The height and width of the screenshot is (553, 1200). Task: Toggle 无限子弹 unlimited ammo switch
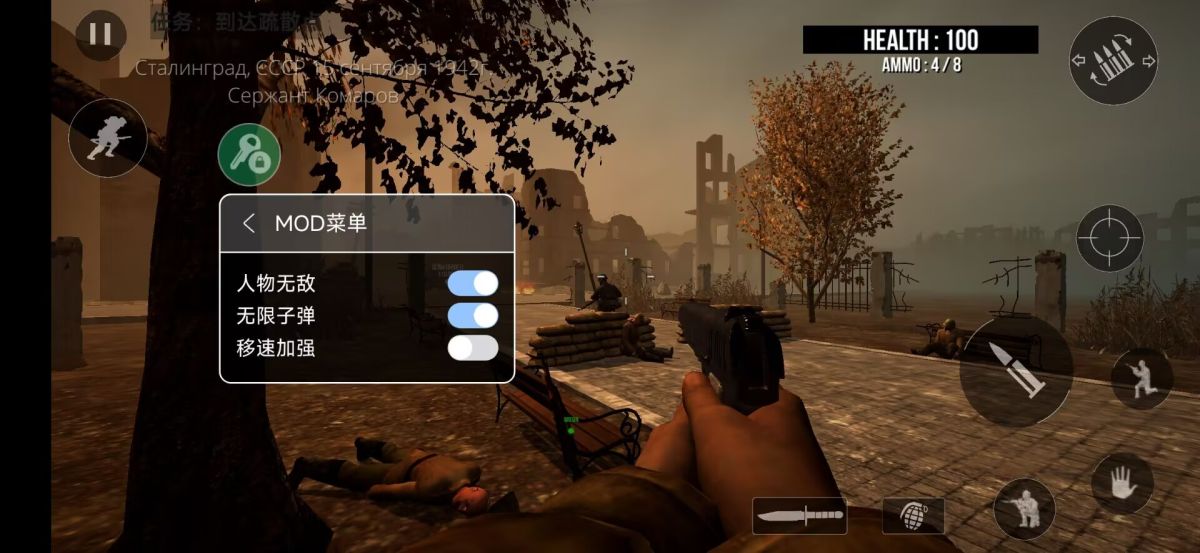pyautogui.click(x=472, y=316)
